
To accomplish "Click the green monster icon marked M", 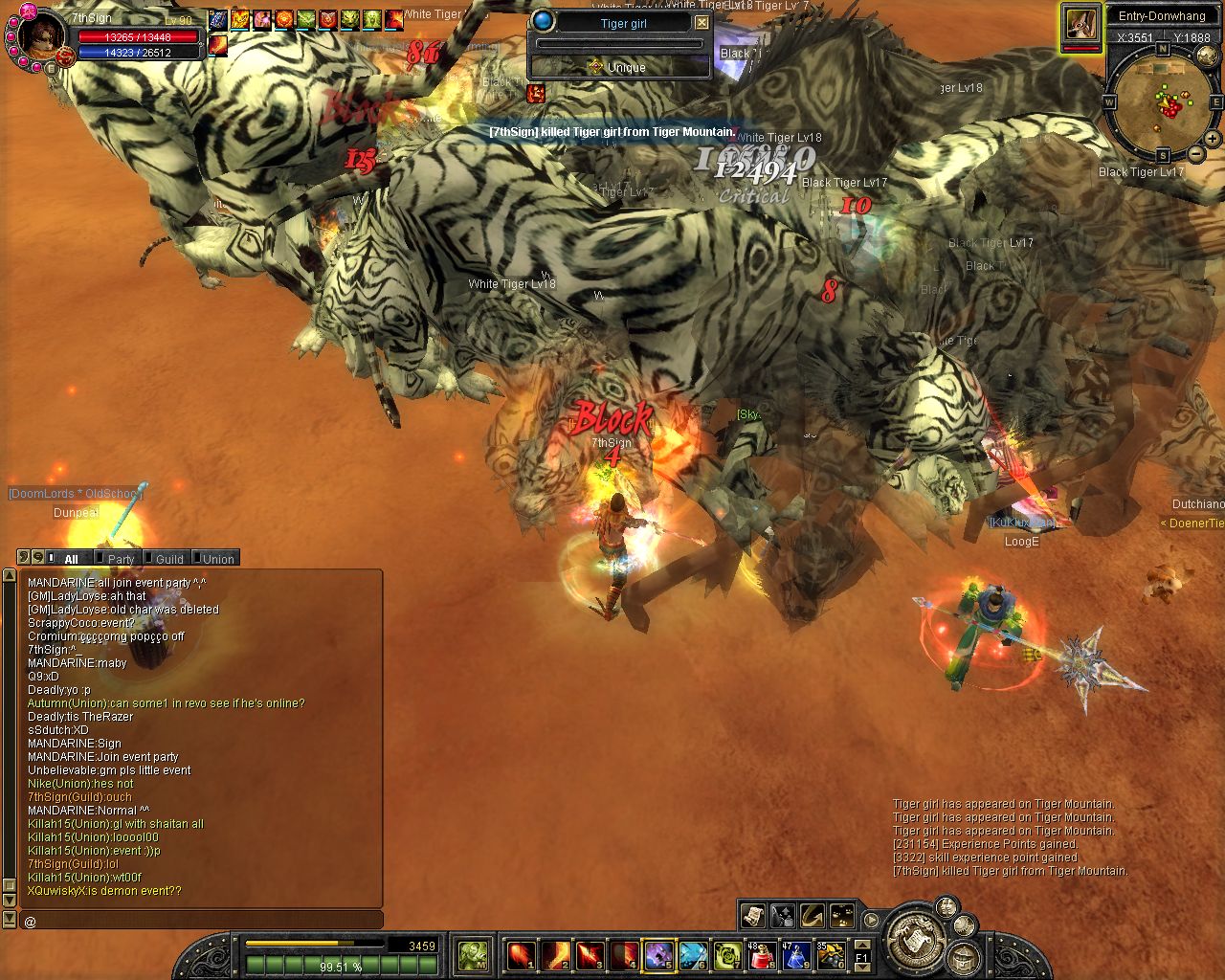I will tap(473, 954).
